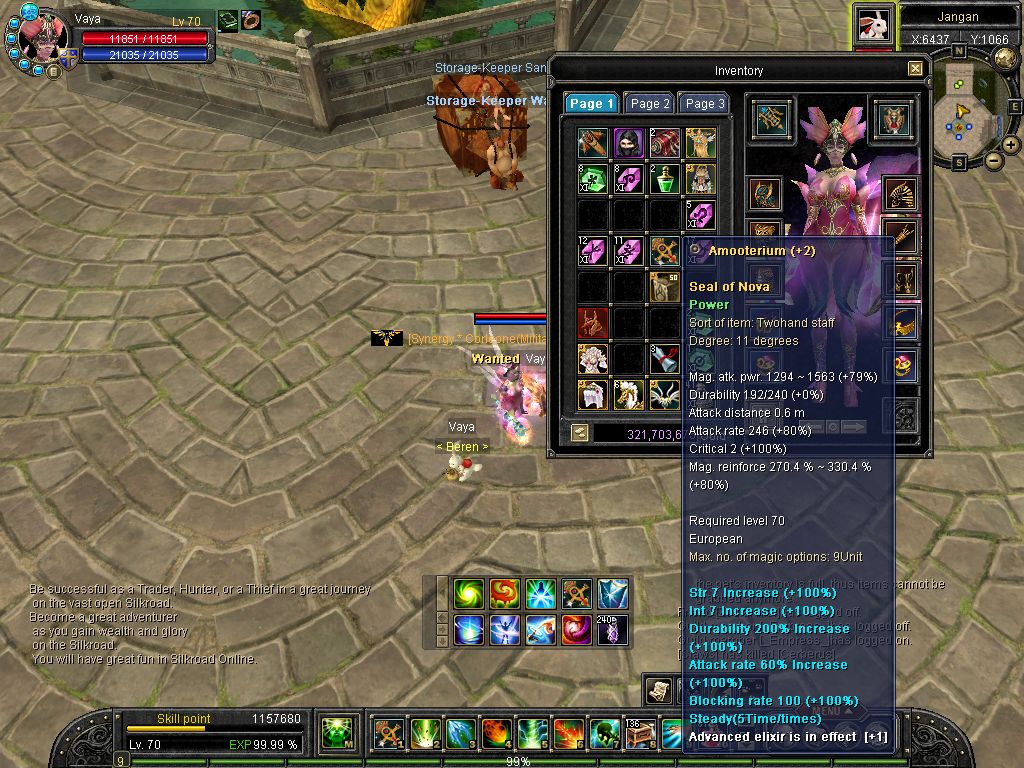This screenshot has height=768, width=1024.
Task: Click Vaya's character portrait
Action: 42,38
